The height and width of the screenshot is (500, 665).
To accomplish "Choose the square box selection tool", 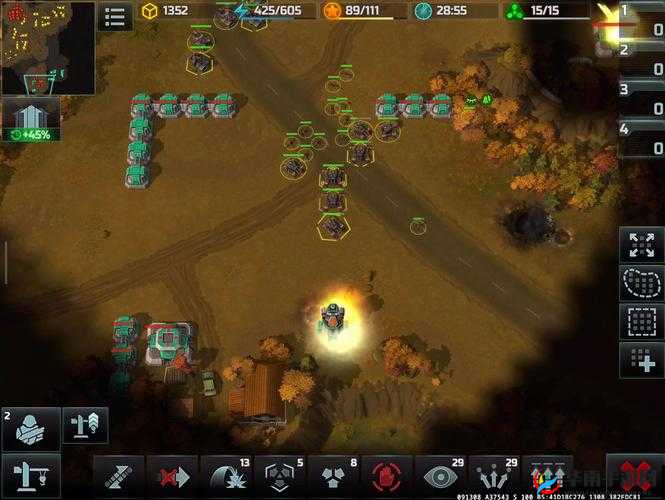I will tap(641, 321).
